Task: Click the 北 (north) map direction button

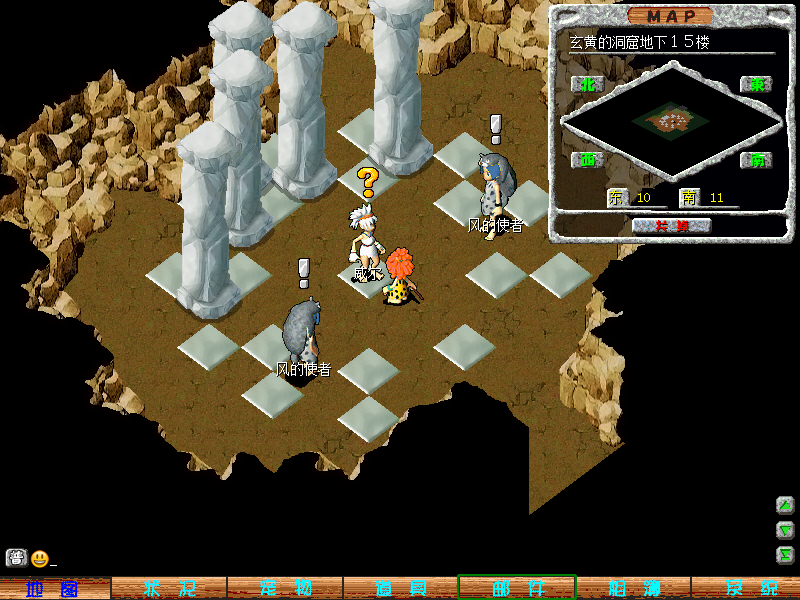Action: [x=587, y=84]
